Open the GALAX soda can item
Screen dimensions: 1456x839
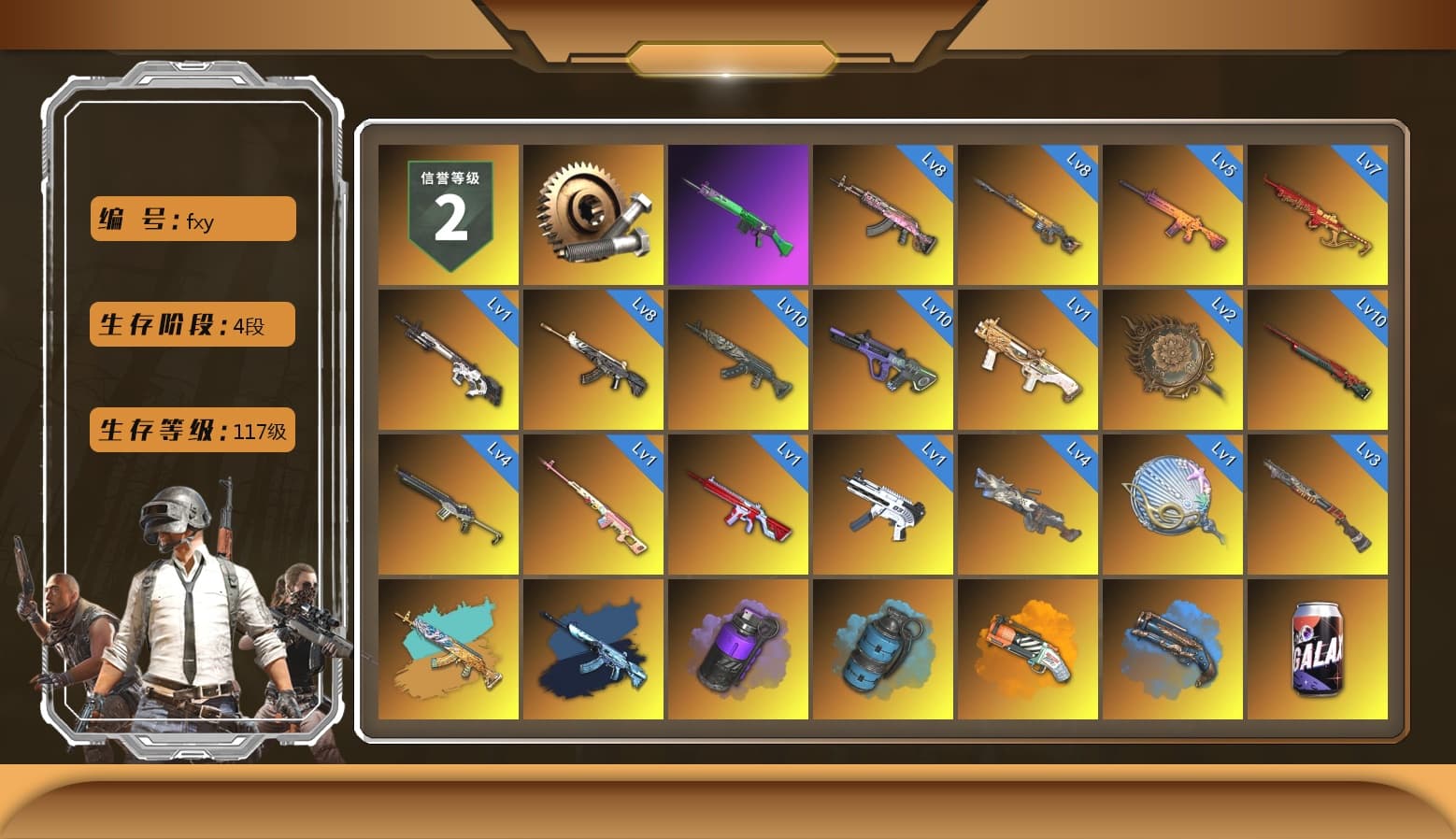pos(1319,651)
